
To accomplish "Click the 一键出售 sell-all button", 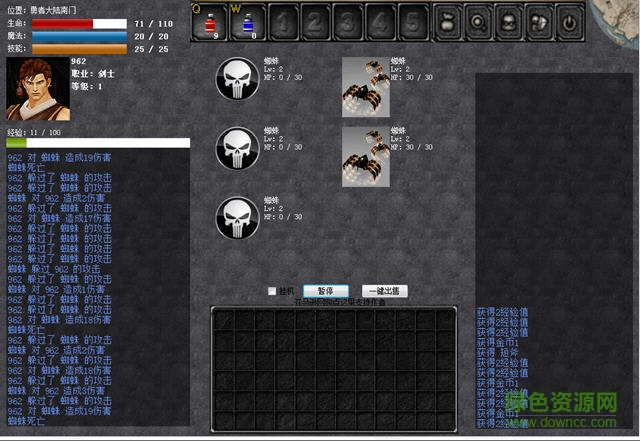I will 385,291.
